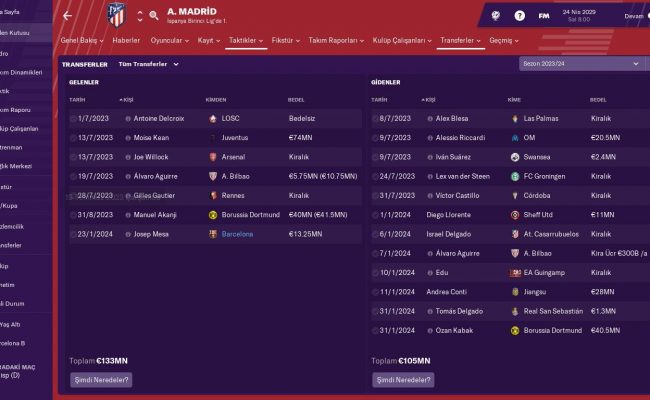Viewport: 650px width, 400px height.
Task: Click Şimdi Neredeler under the Gidenler list
Action: pos(404,380)
